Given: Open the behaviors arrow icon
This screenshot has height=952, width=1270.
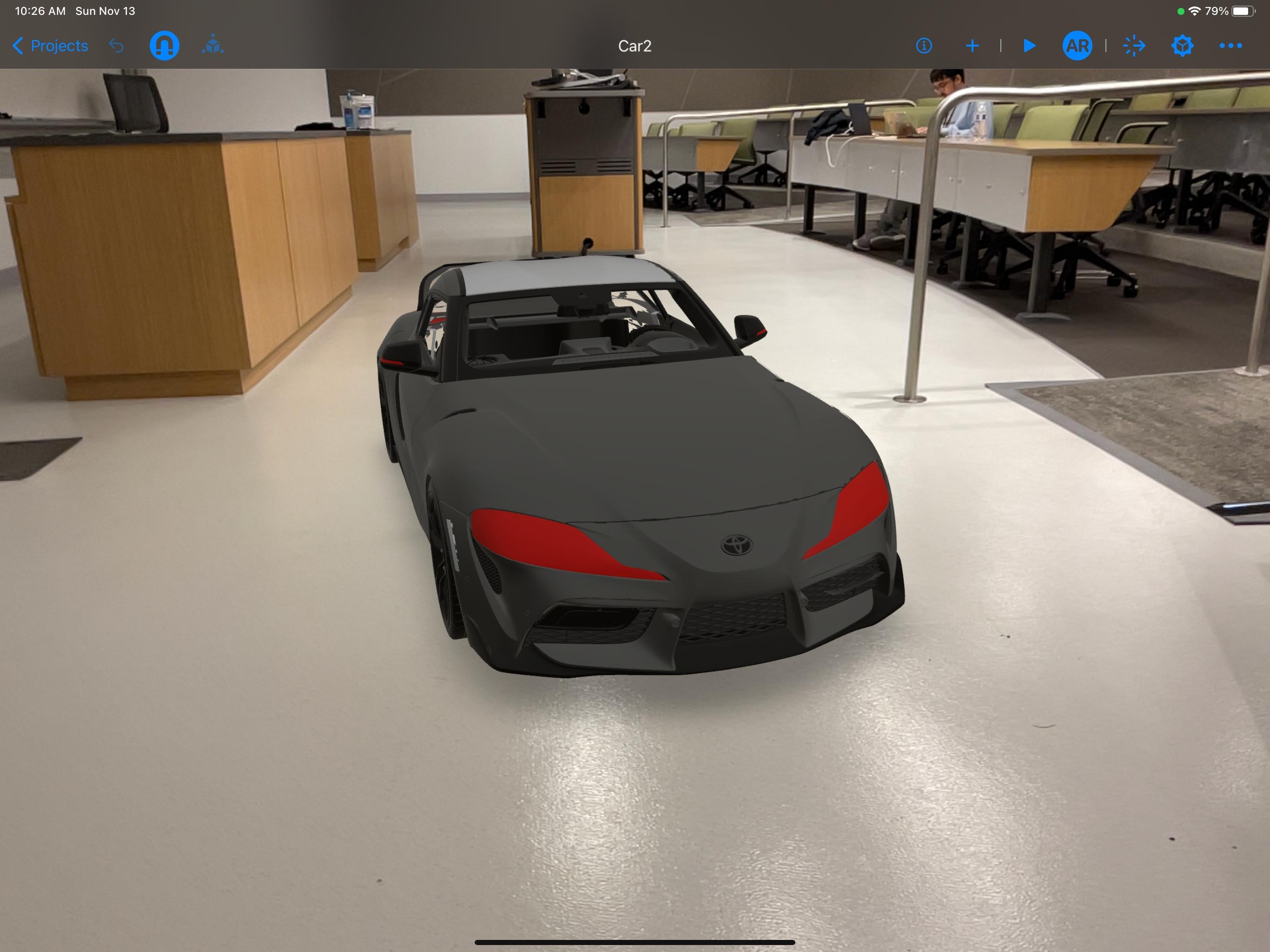Looking at the screenshot, I should click(1134, 46).
